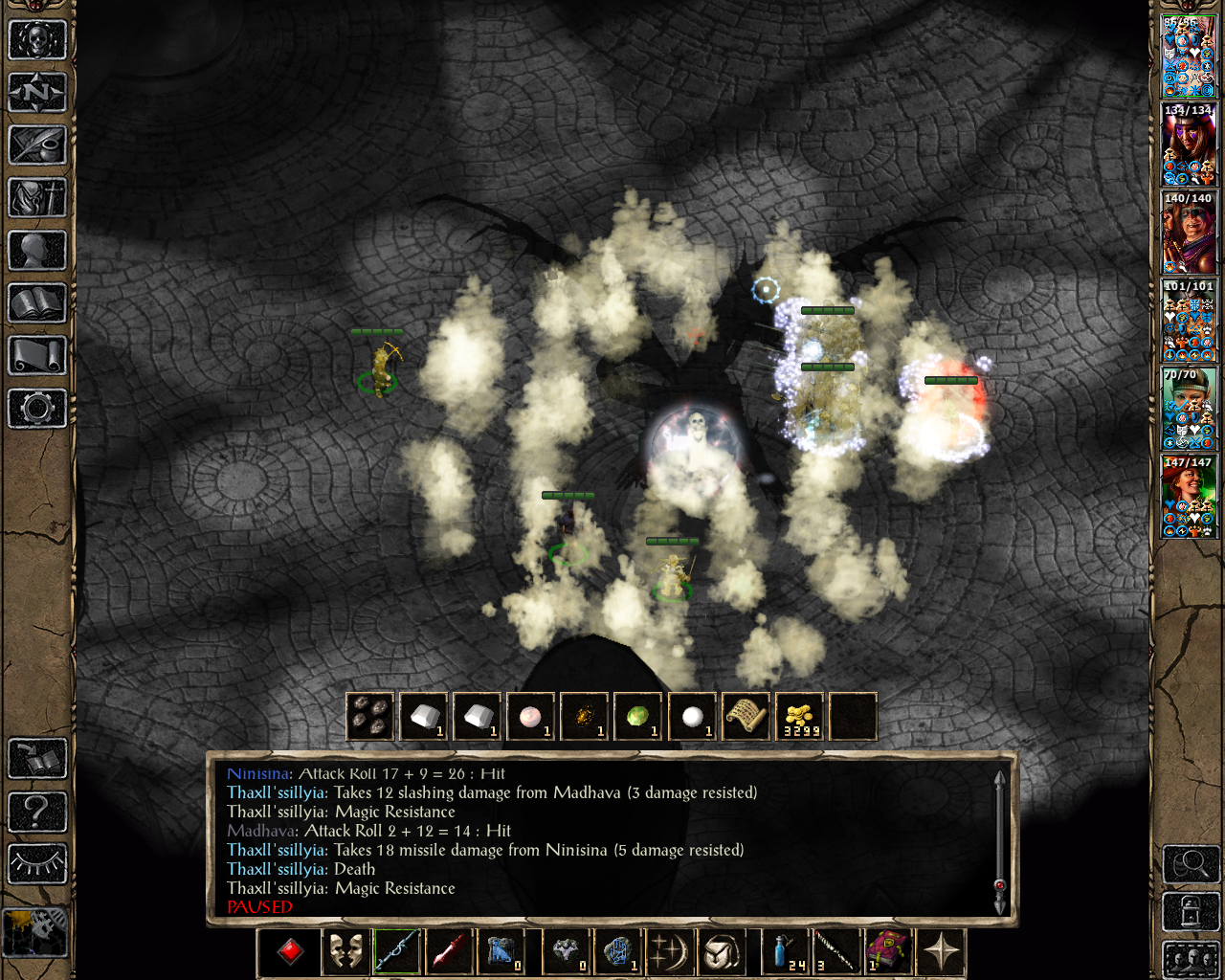This screenshot has height=980, width=1225.
Task: Open the gear options button
Action: (x=37, y=409)
